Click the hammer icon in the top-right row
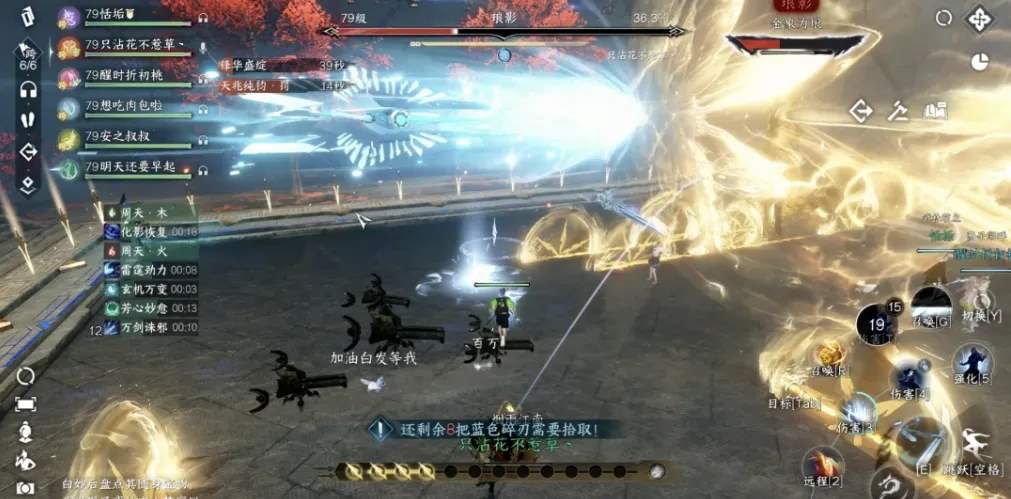Viewport: 1011px width, 499px height. pos(898,110)
